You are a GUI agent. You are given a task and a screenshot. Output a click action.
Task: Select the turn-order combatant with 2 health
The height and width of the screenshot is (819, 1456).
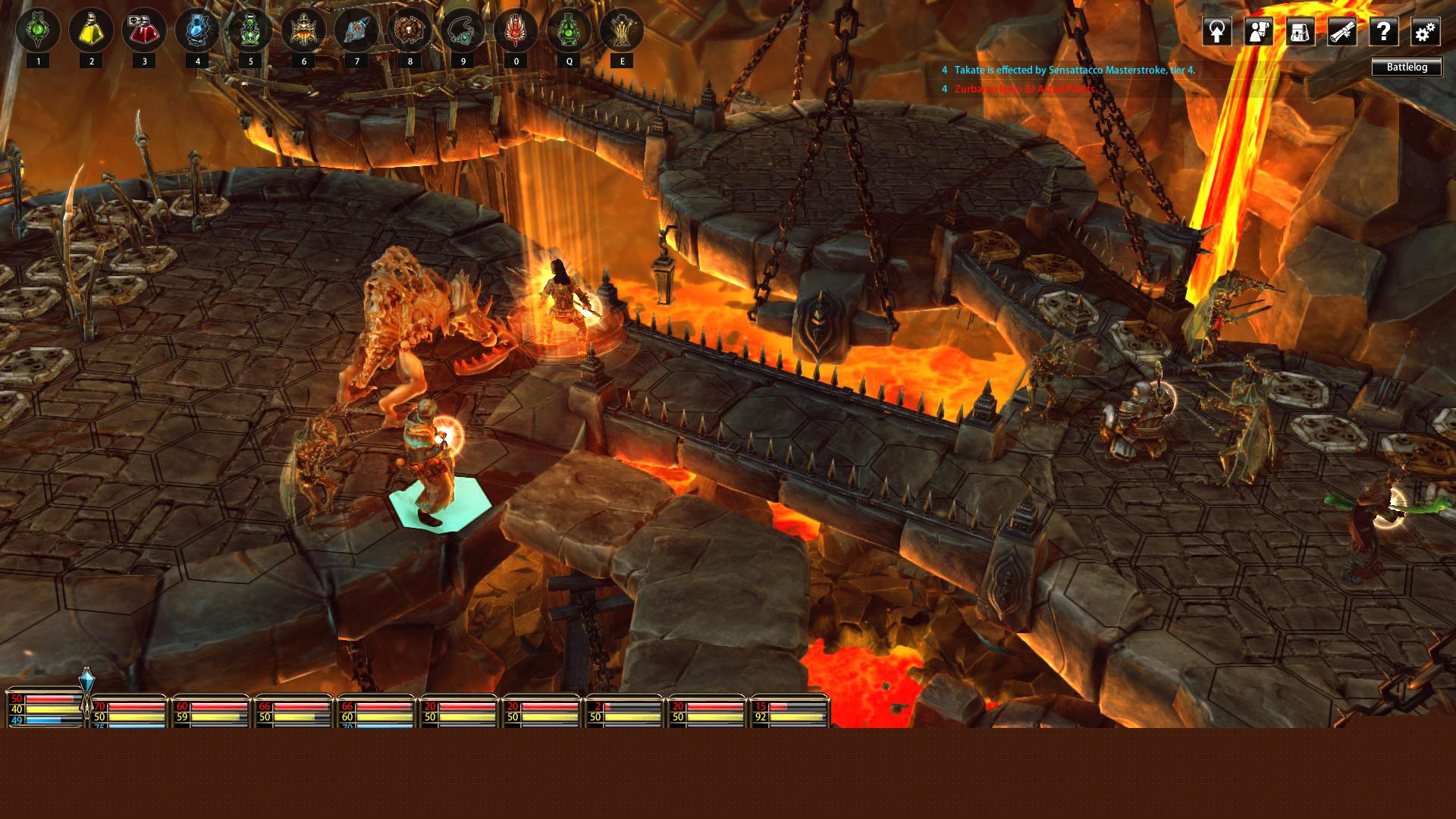pos(623,711)
